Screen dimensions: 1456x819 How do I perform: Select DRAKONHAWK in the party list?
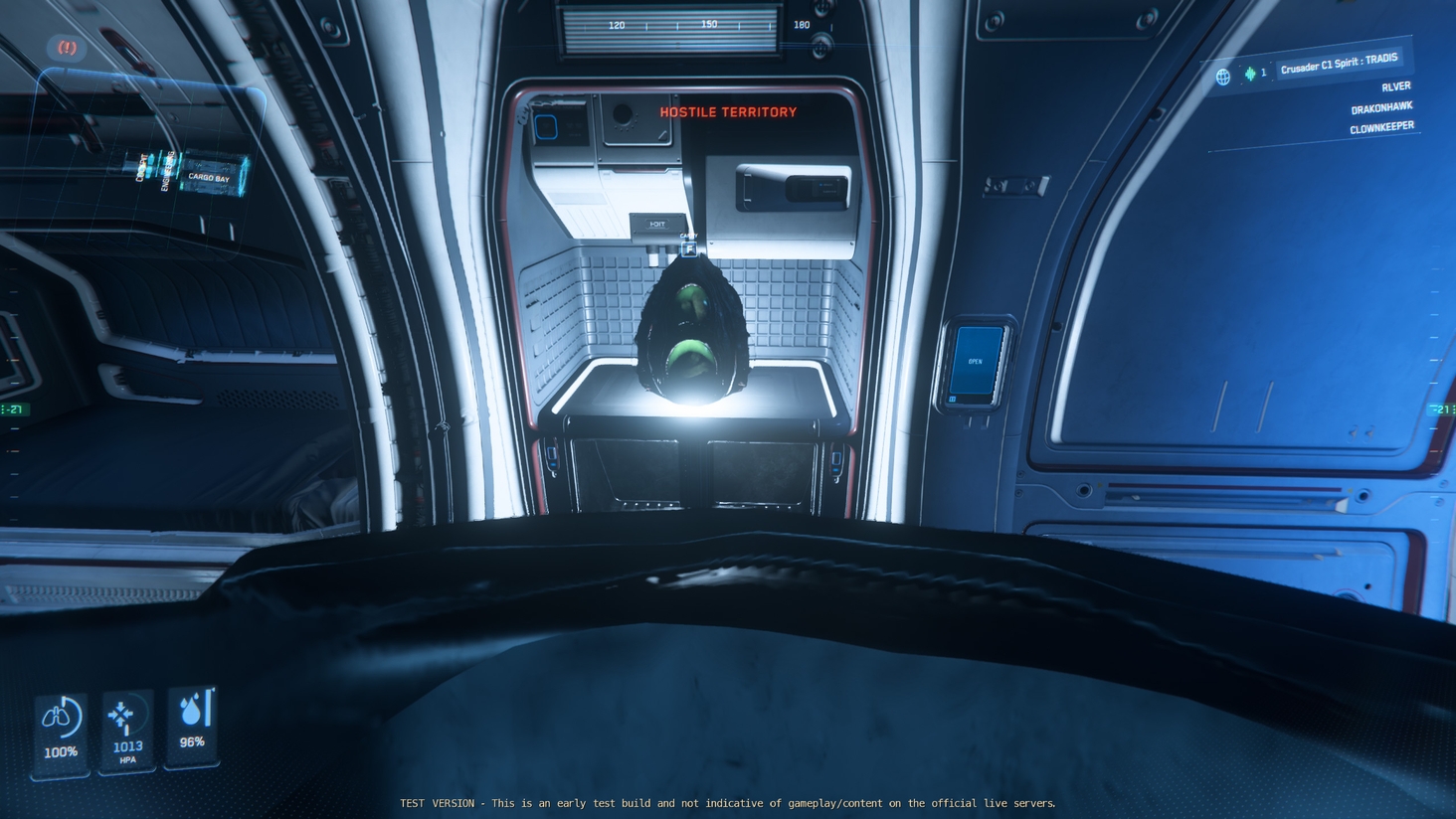(x=1380, y=107)
